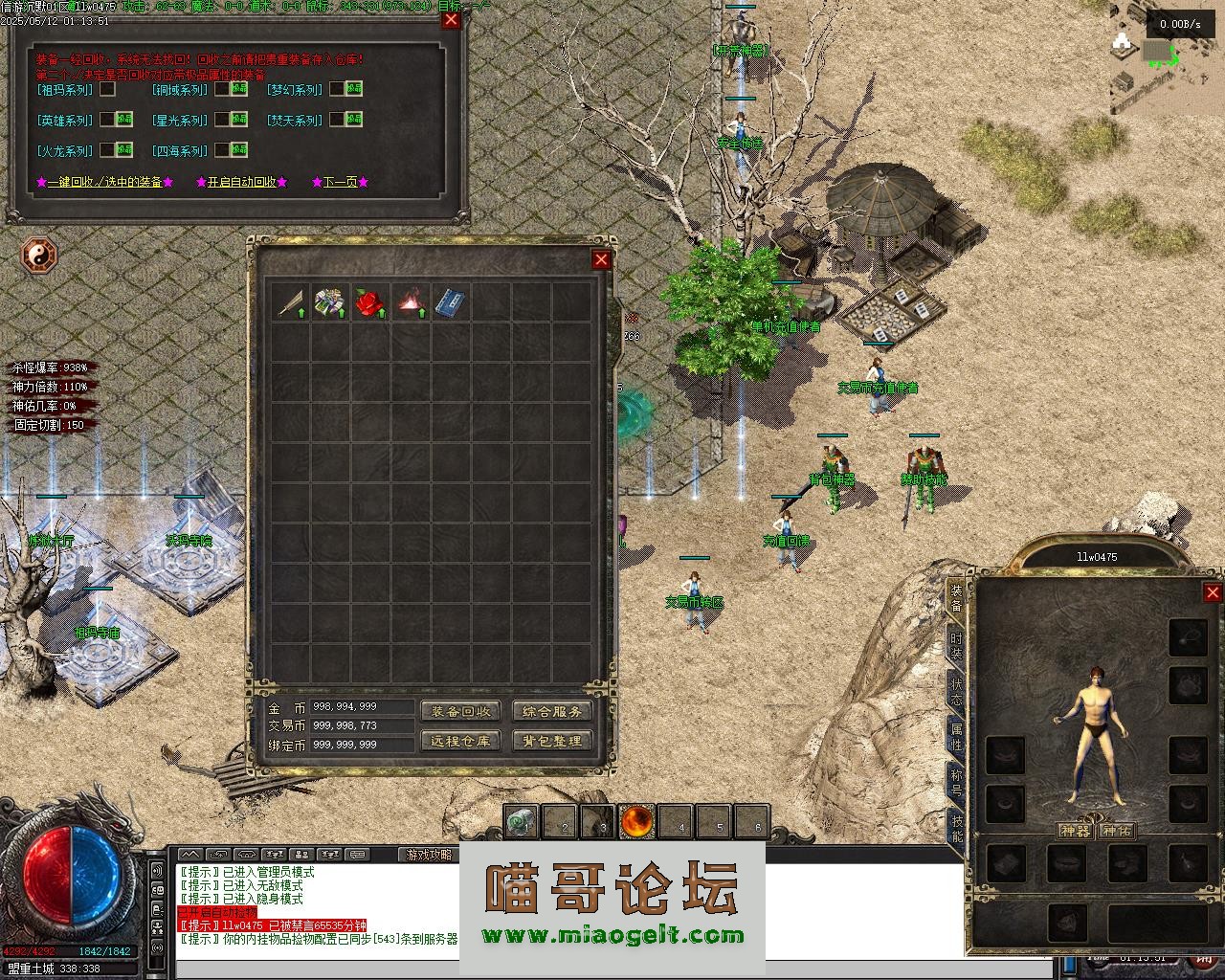1225x980 pixels.
Task: Select the red rose item in bag
Action: [369, 303]
